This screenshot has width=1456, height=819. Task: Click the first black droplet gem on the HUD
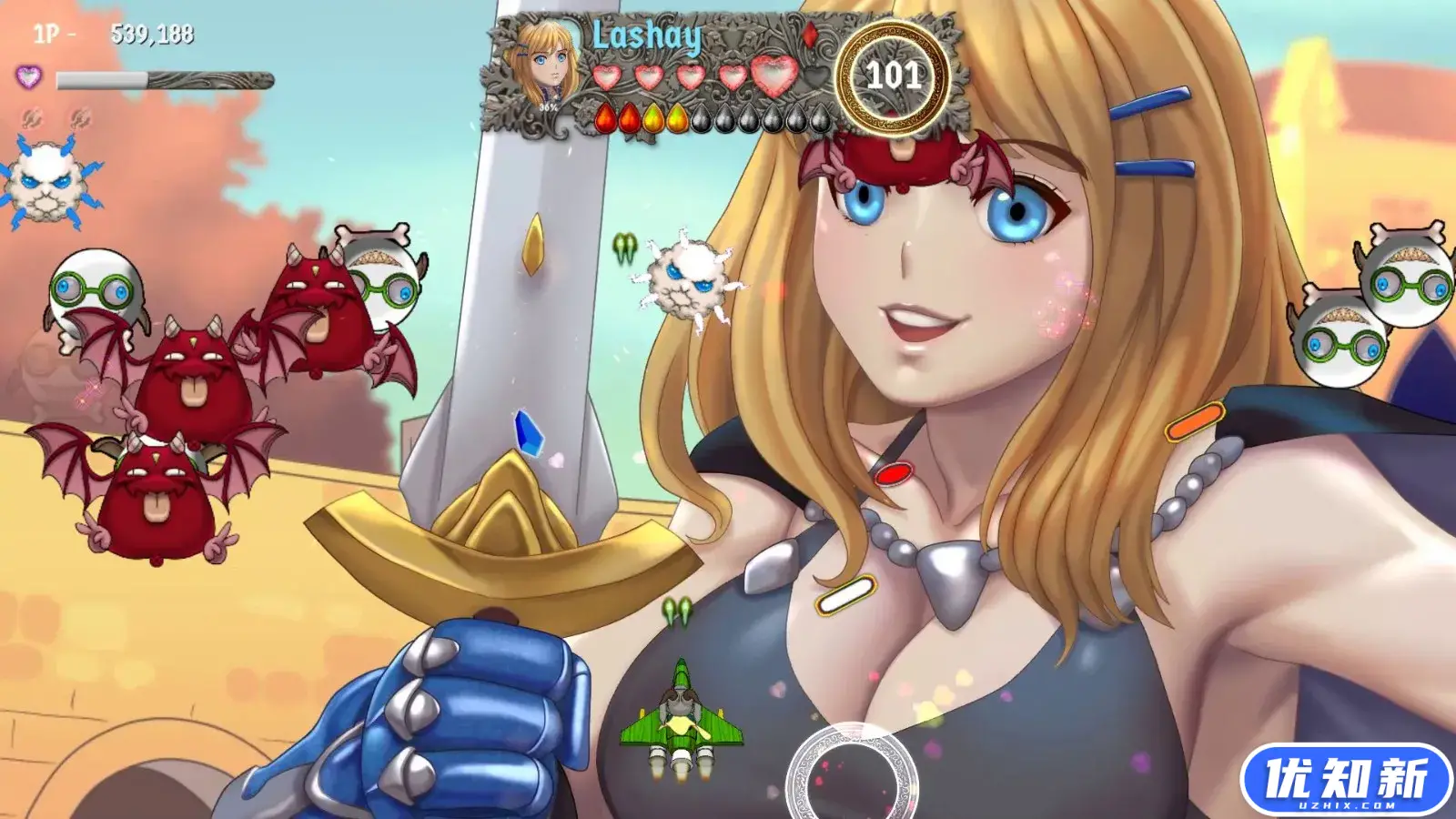click(703, 118)
